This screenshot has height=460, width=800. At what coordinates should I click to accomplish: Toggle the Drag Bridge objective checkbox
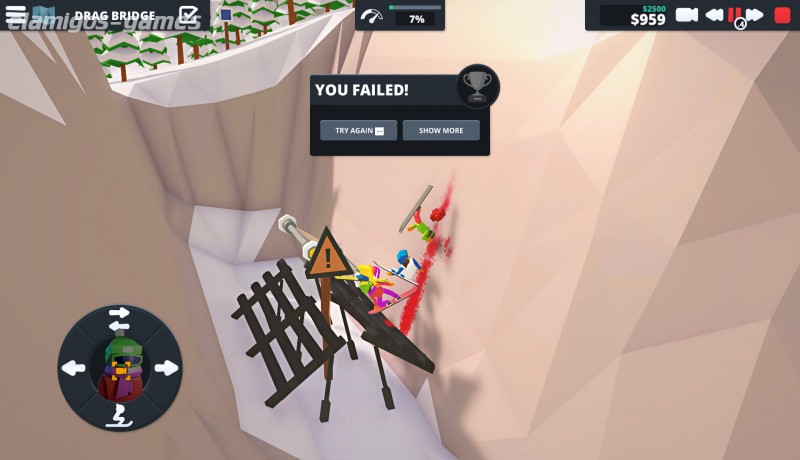[188, 15]
